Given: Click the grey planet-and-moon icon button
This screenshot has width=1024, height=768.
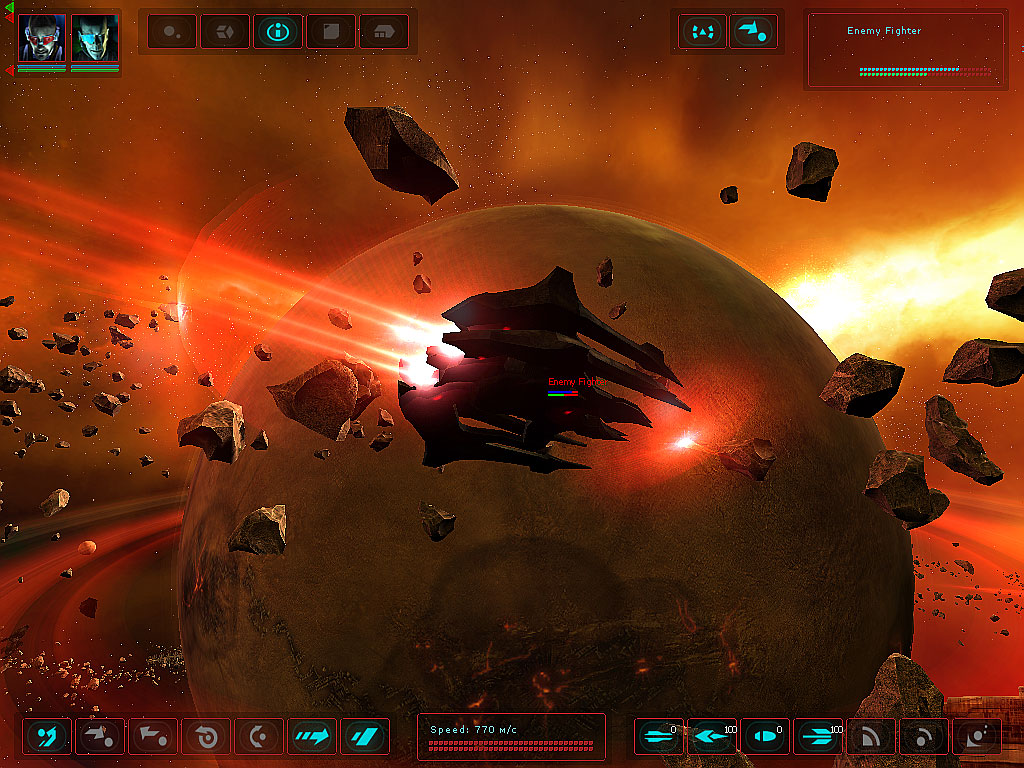Looking at the screenshot, I should 172,32.
